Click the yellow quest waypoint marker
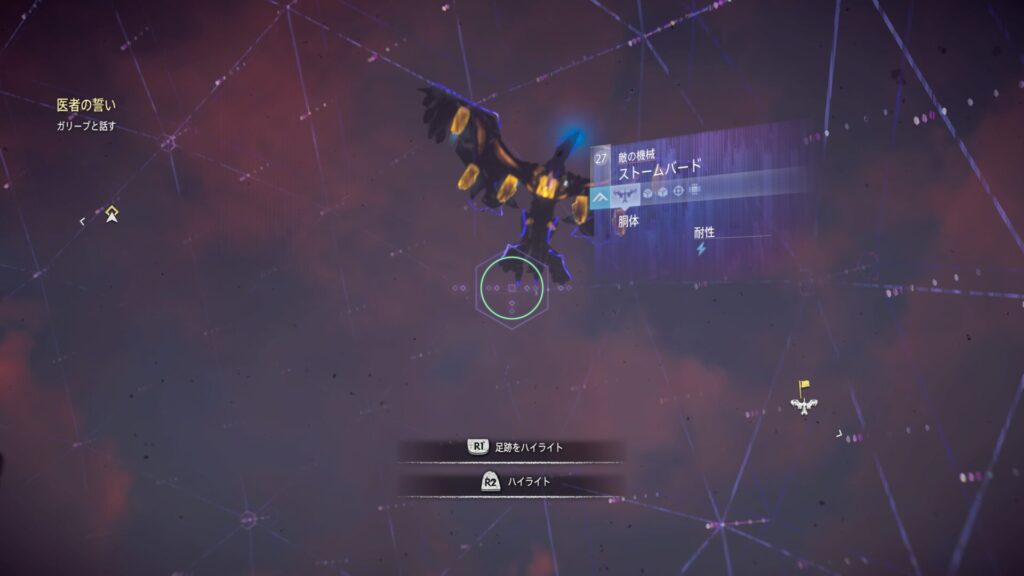 113,213
